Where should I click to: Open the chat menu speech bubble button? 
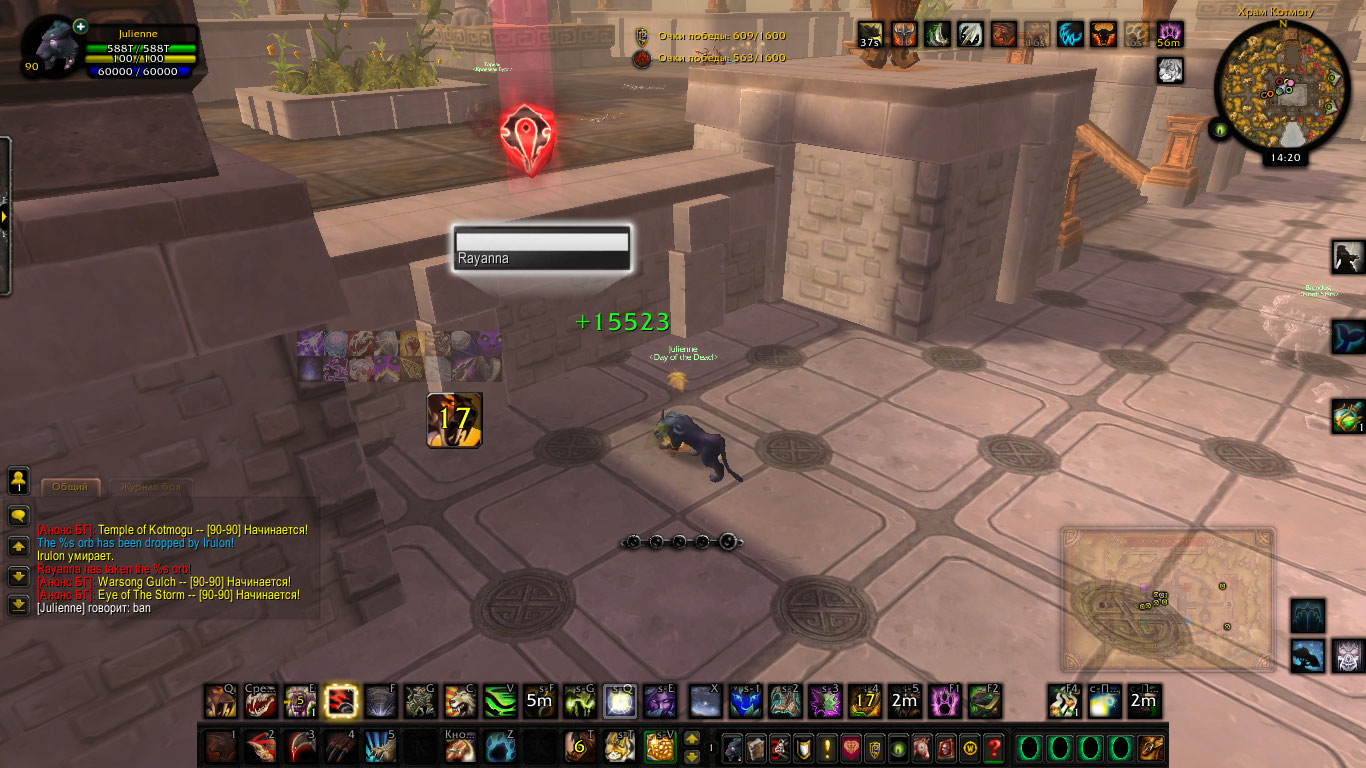point(19,516)
